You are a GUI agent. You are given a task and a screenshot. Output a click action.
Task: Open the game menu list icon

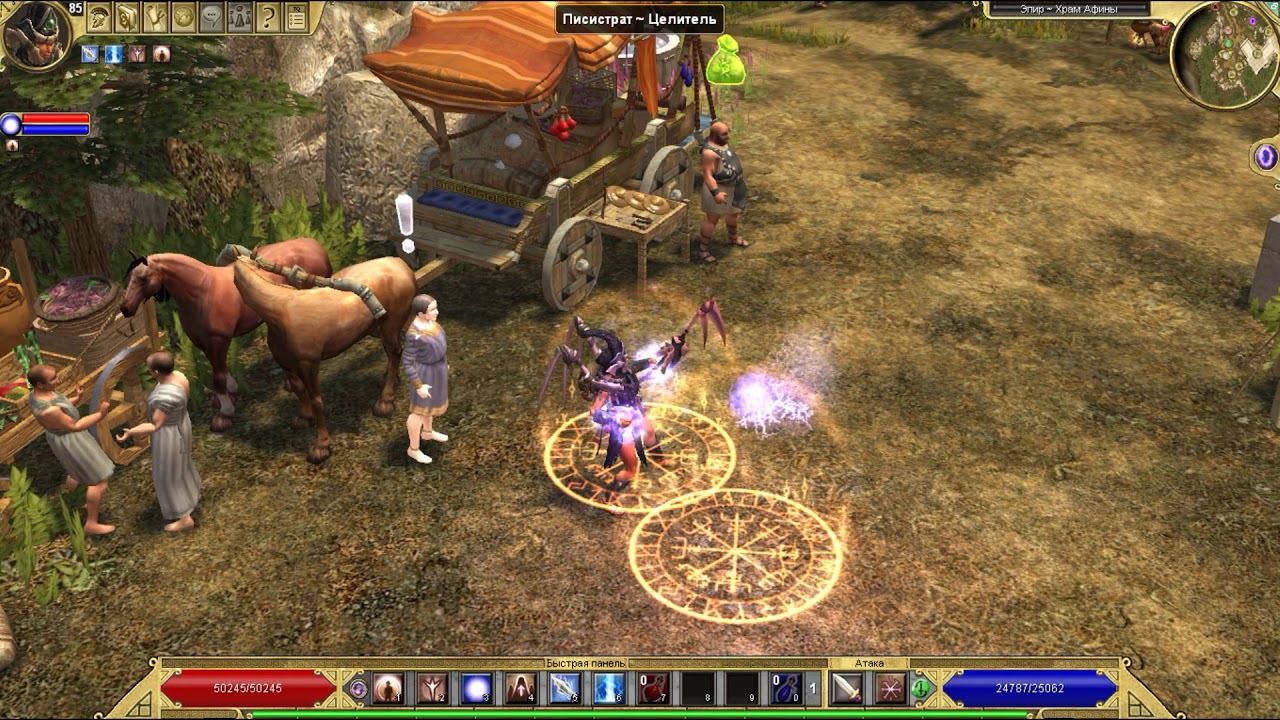point(296,17)
